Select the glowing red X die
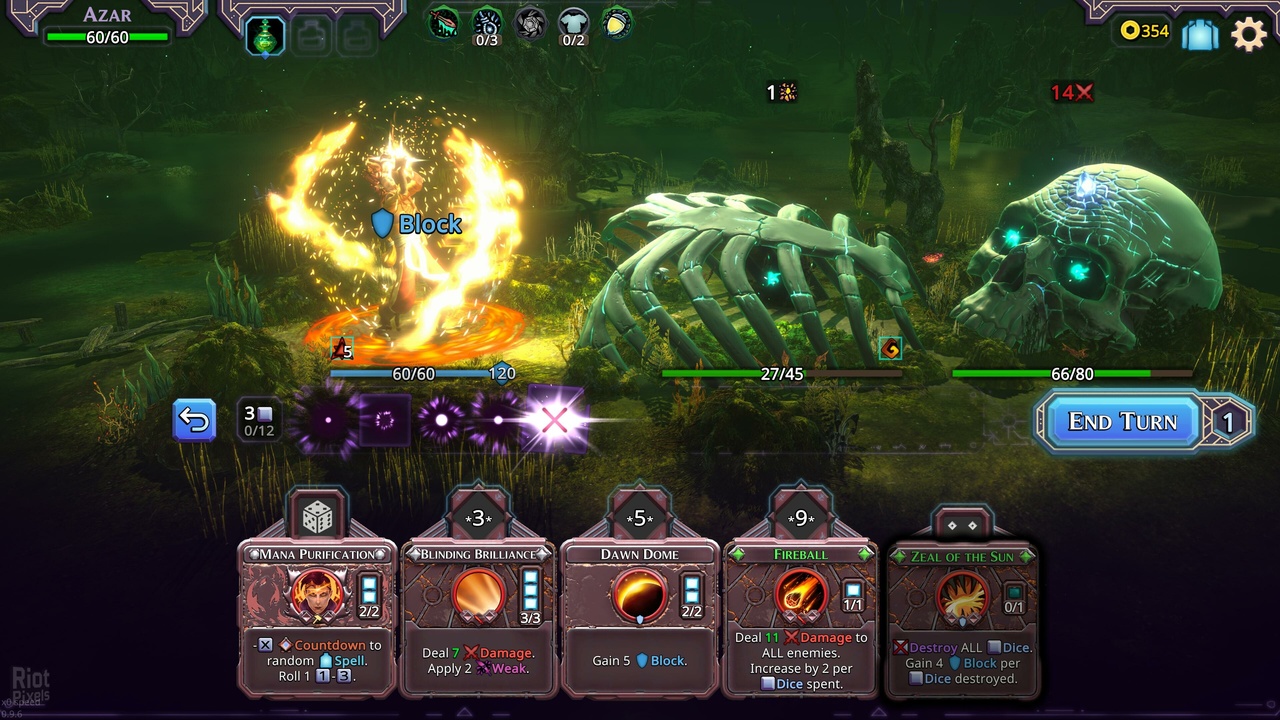The image size is (1280, 720). 554,420
